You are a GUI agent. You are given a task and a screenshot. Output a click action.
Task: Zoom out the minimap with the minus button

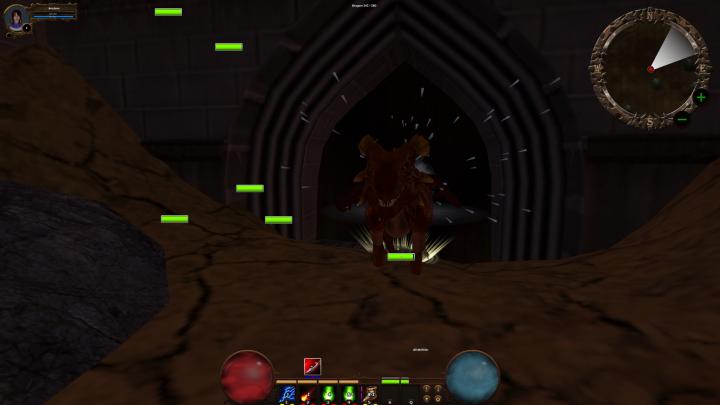[683, 119]
